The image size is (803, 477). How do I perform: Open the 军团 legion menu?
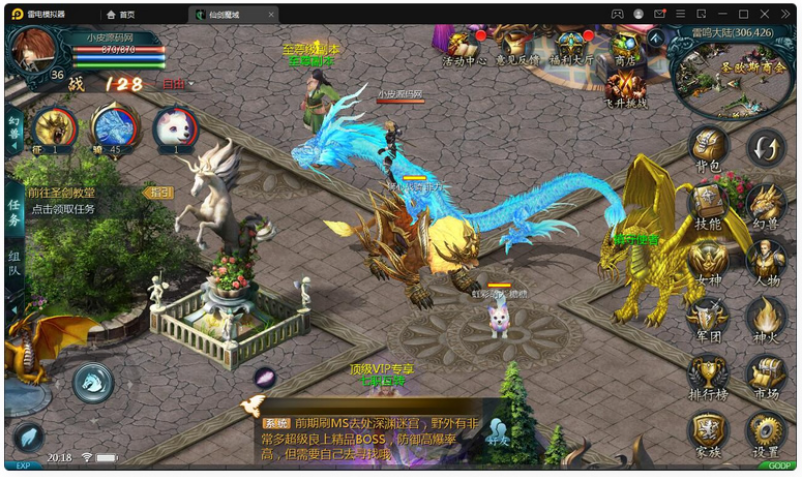point(709,318)
